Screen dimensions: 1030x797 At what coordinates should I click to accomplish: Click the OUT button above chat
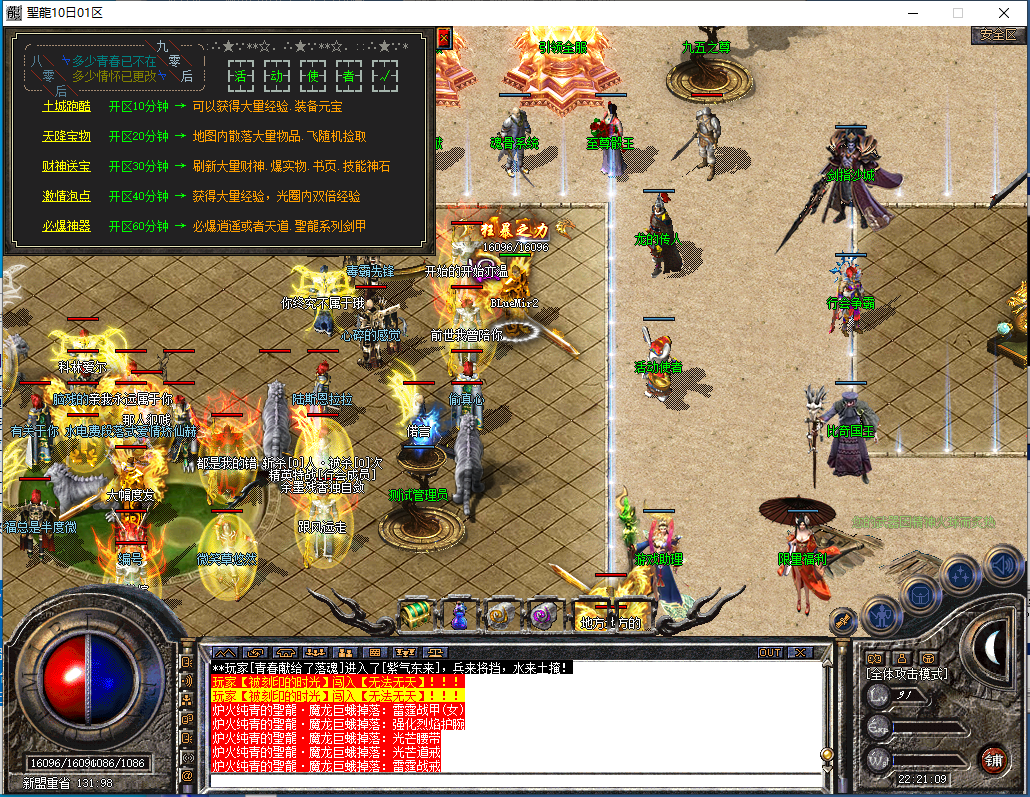click(770, 653)
